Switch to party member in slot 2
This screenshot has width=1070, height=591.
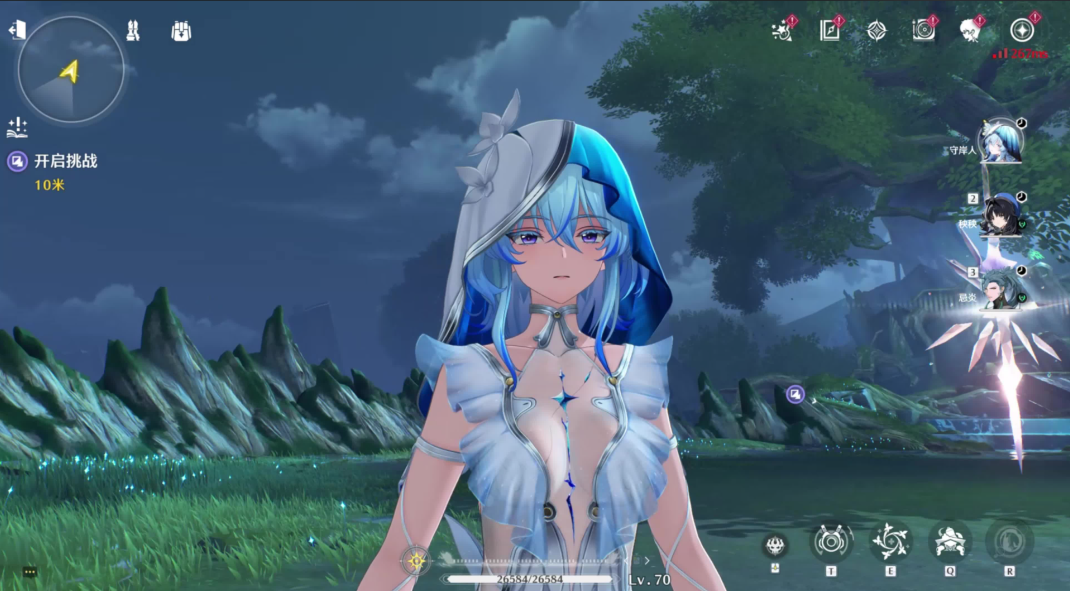pyautogui.click(x=1002, y=215)
